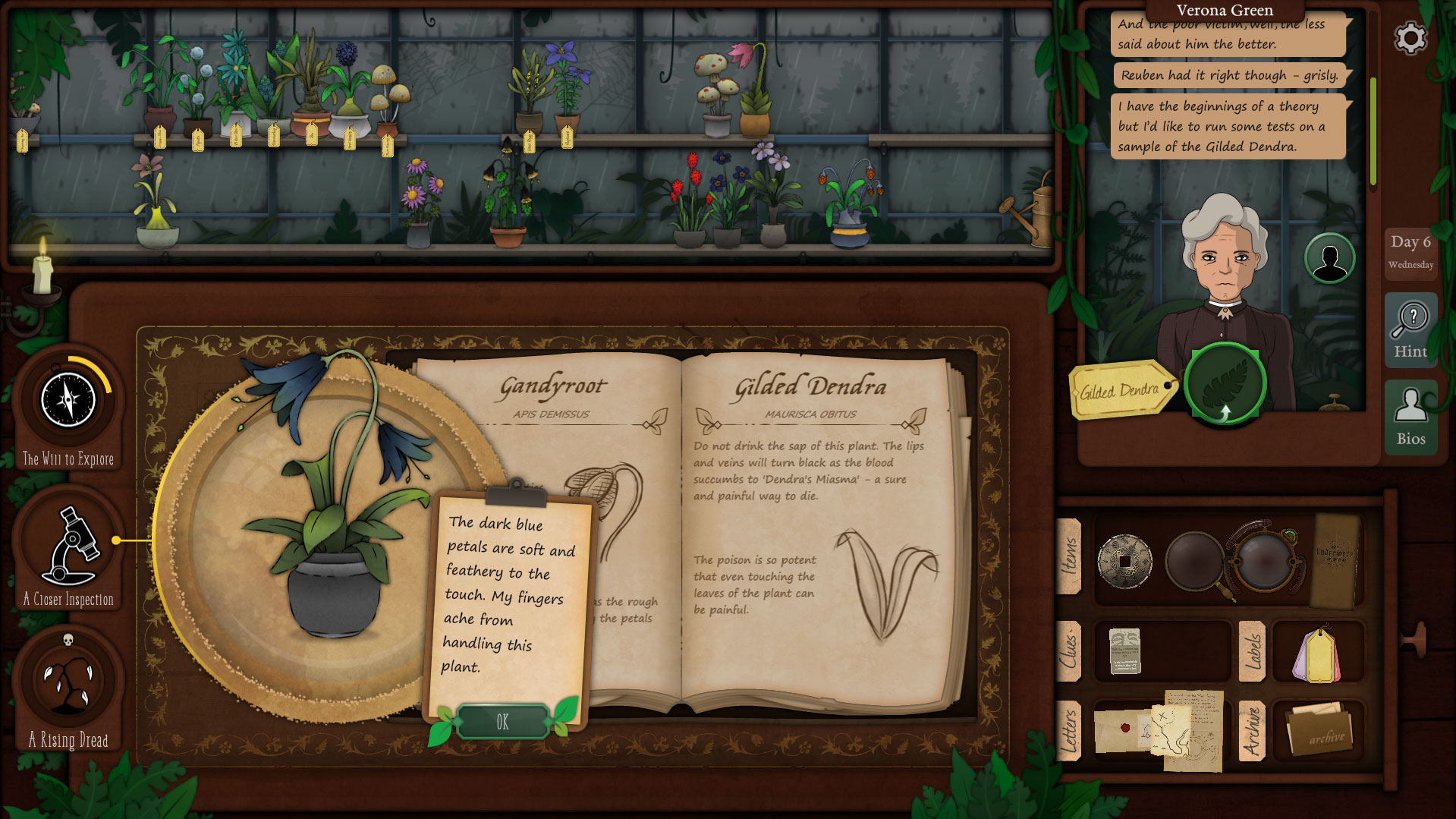The height and width of the screenshot is (819, 1456).
Task: Pick the engraved coin item in the drawer
Action: (x=1124, y=562)
